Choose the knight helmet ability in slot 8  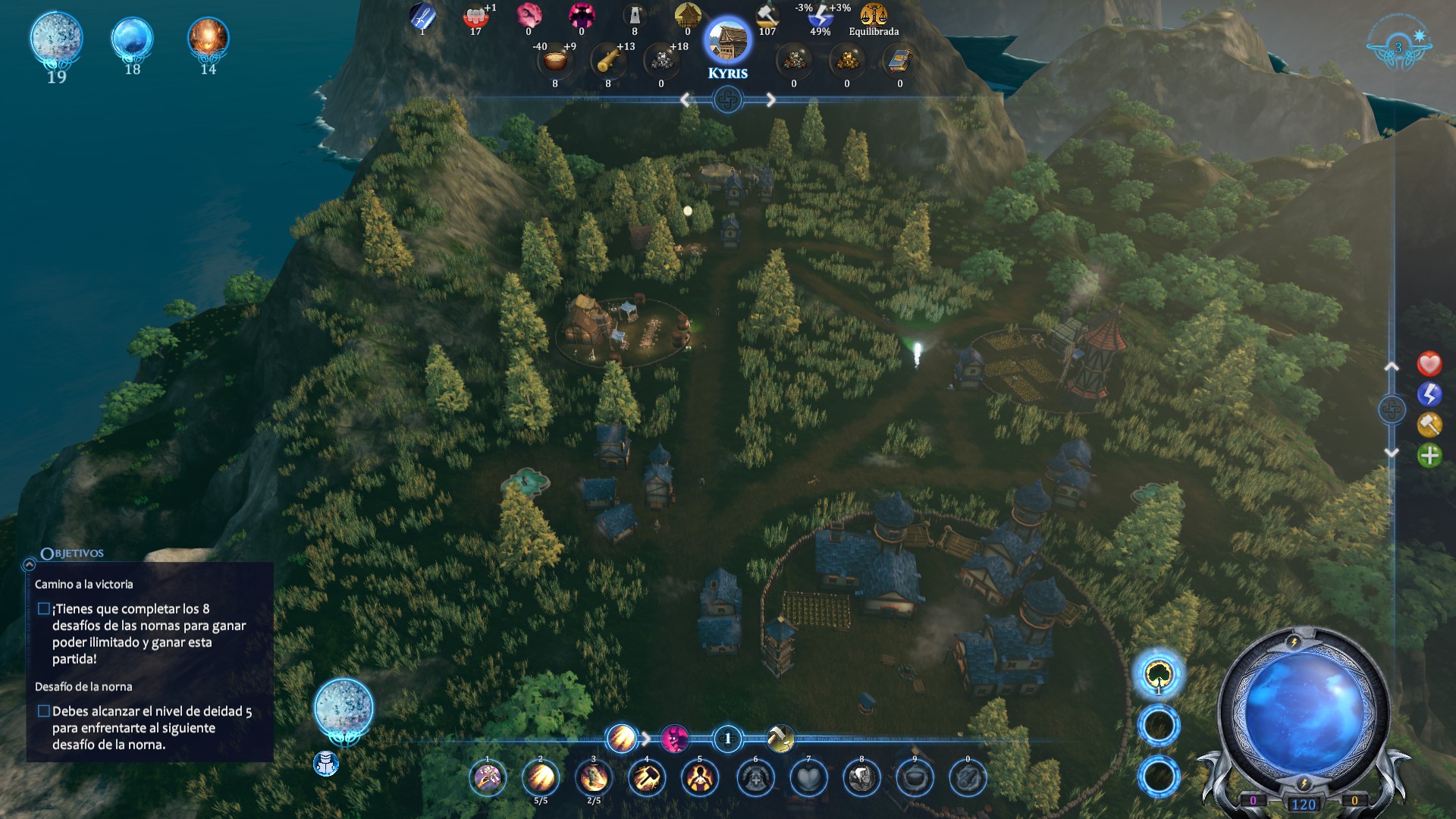coord(861,778)
